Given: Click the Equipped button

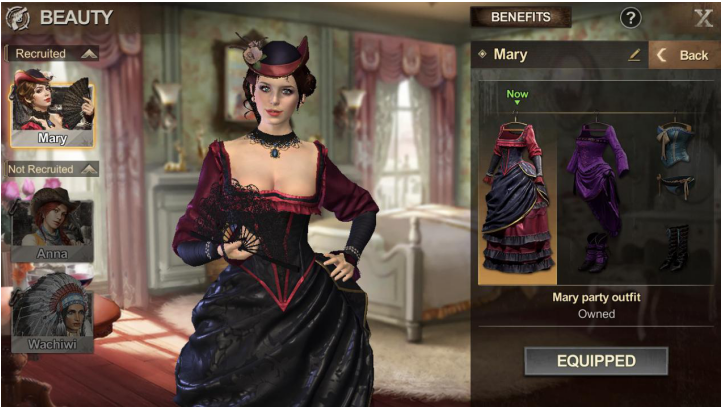Looking at the screenshot, I should point(596,361).
